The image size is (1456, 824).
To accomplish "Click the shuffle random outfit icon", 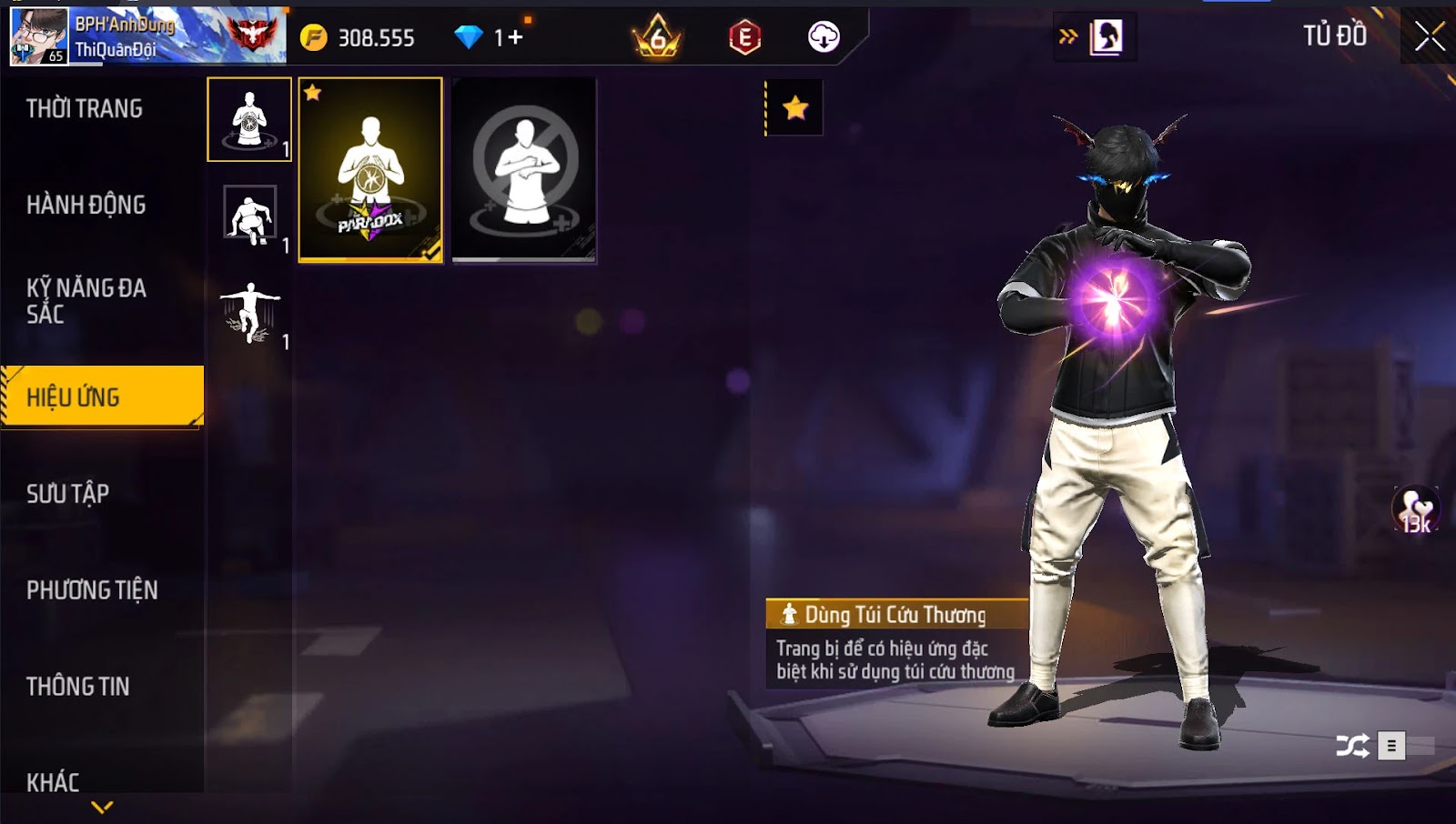I will (x=1351, y=747).
